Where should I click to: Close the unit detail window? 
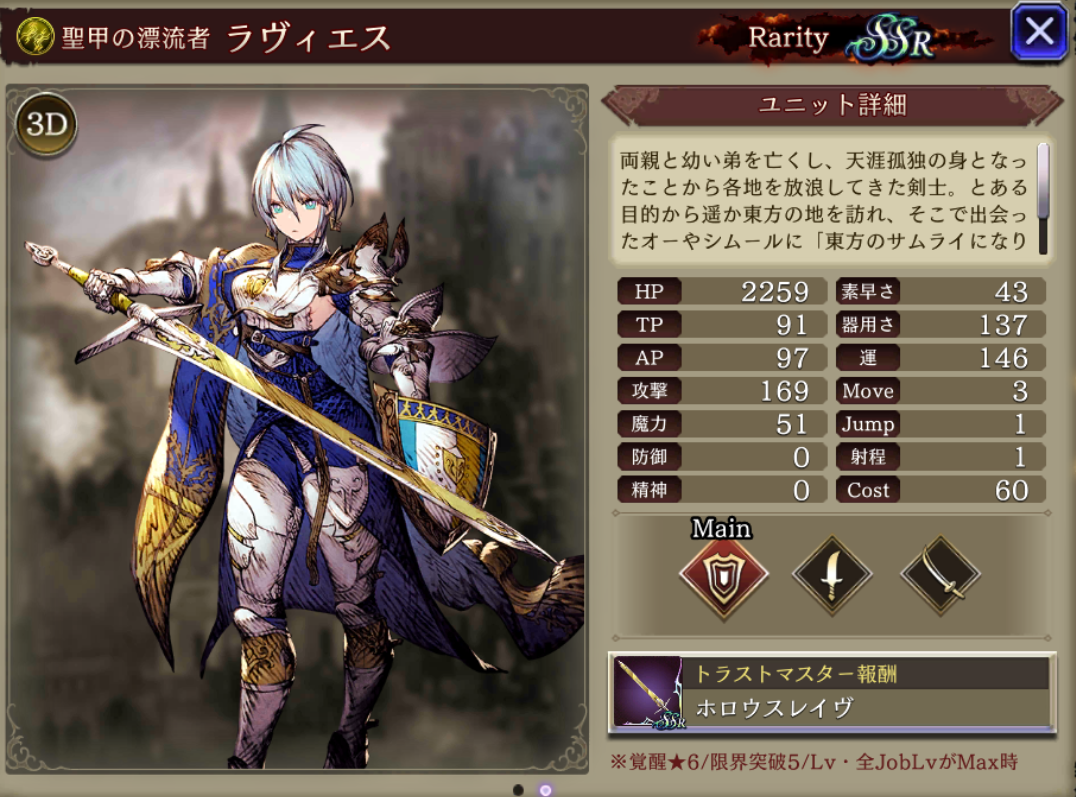point(1039,33)
